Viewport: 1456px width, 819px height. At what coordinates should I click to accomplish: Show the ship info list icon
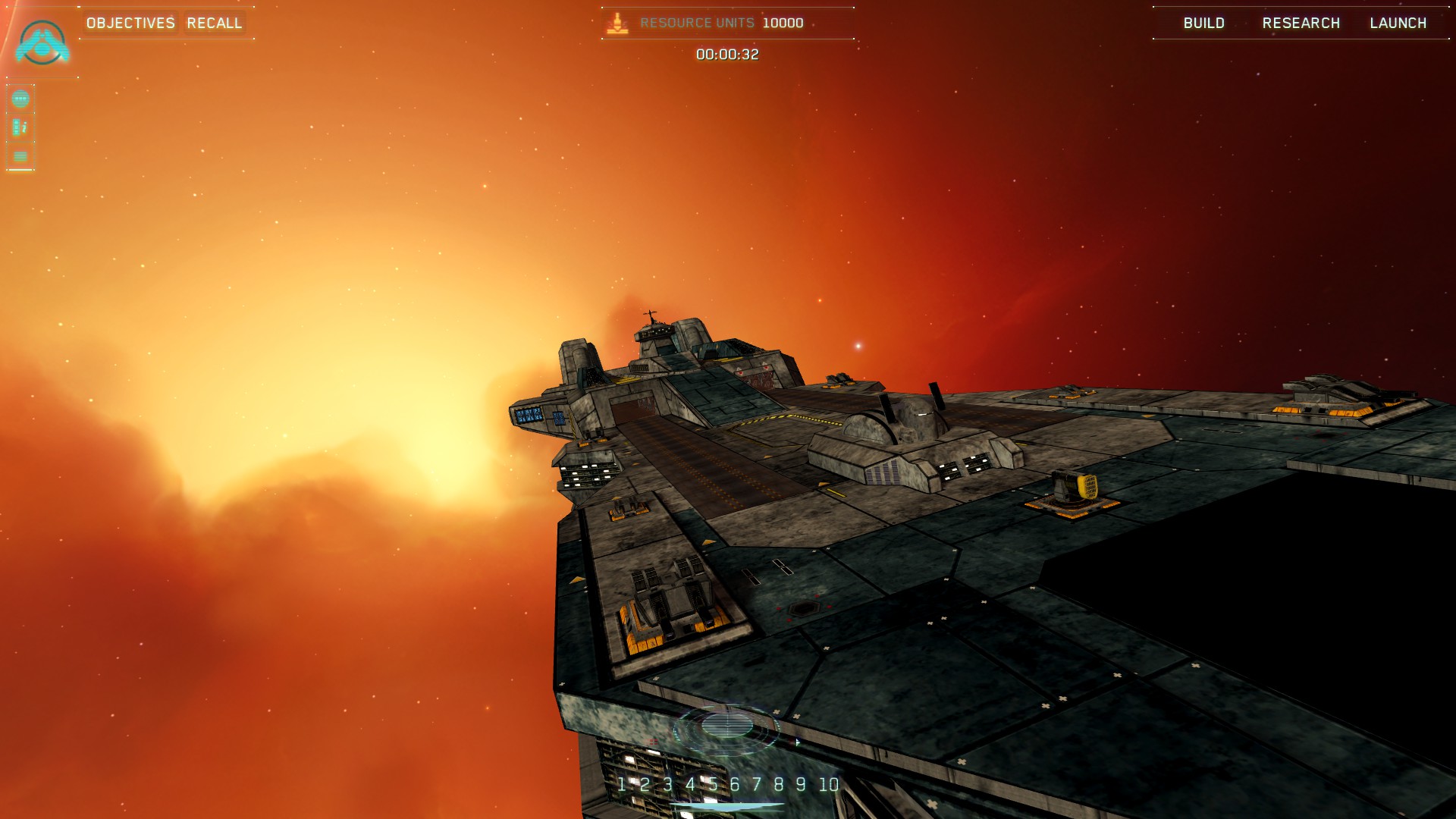pos(20,127)
